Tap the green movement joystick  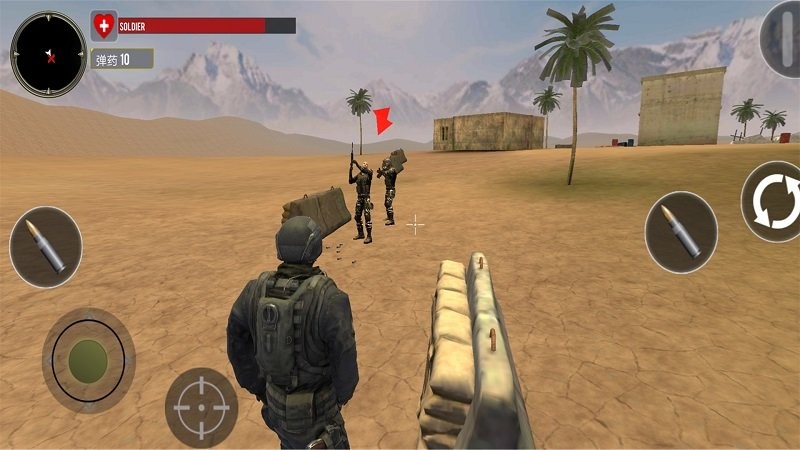[88, 360]
